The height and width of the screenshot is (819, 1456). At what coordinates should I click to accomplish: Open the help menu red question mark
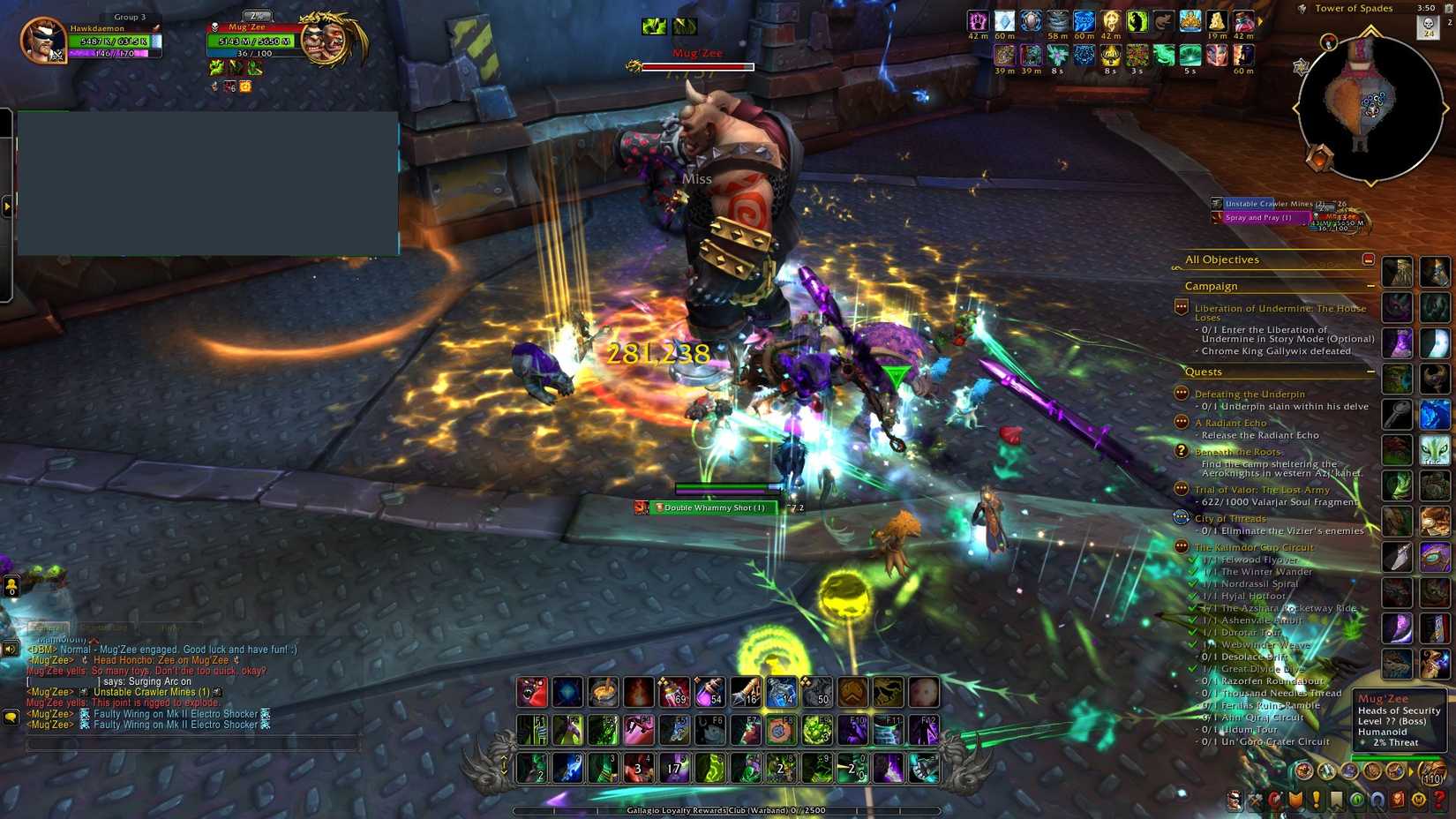1438,800
